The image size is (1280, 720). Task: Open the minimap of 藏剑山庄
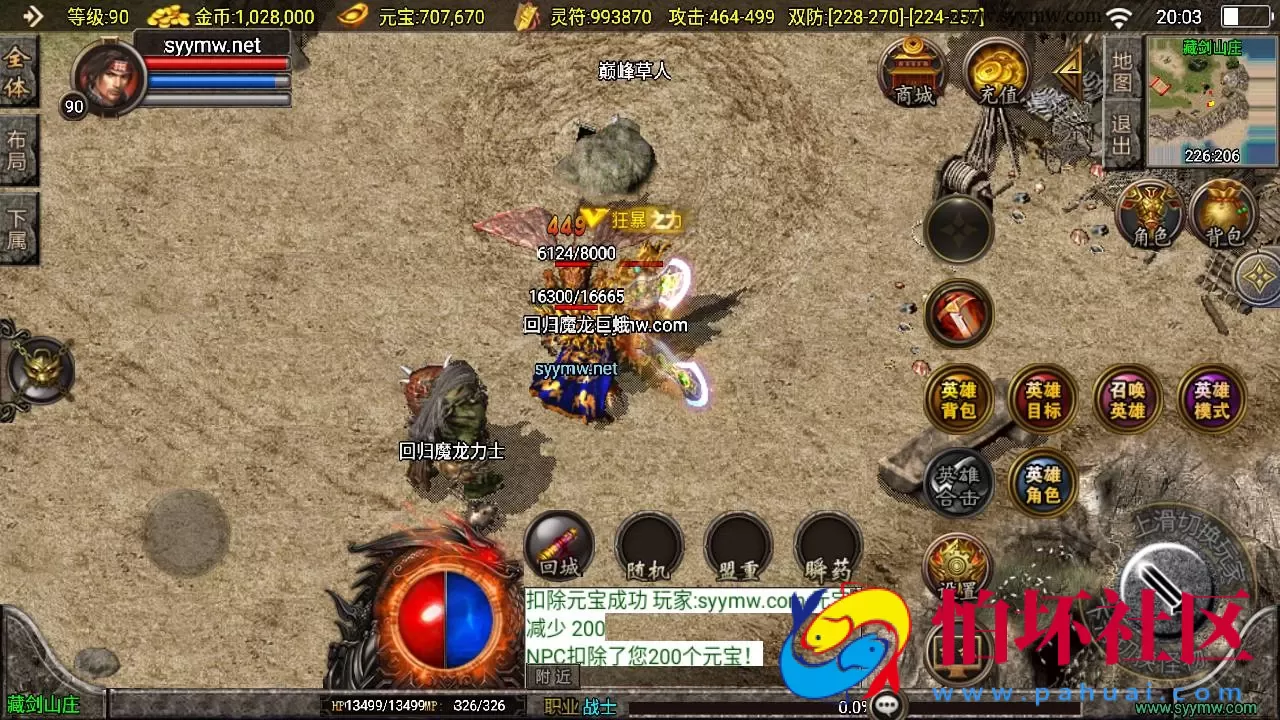(x=1207, y=100)
